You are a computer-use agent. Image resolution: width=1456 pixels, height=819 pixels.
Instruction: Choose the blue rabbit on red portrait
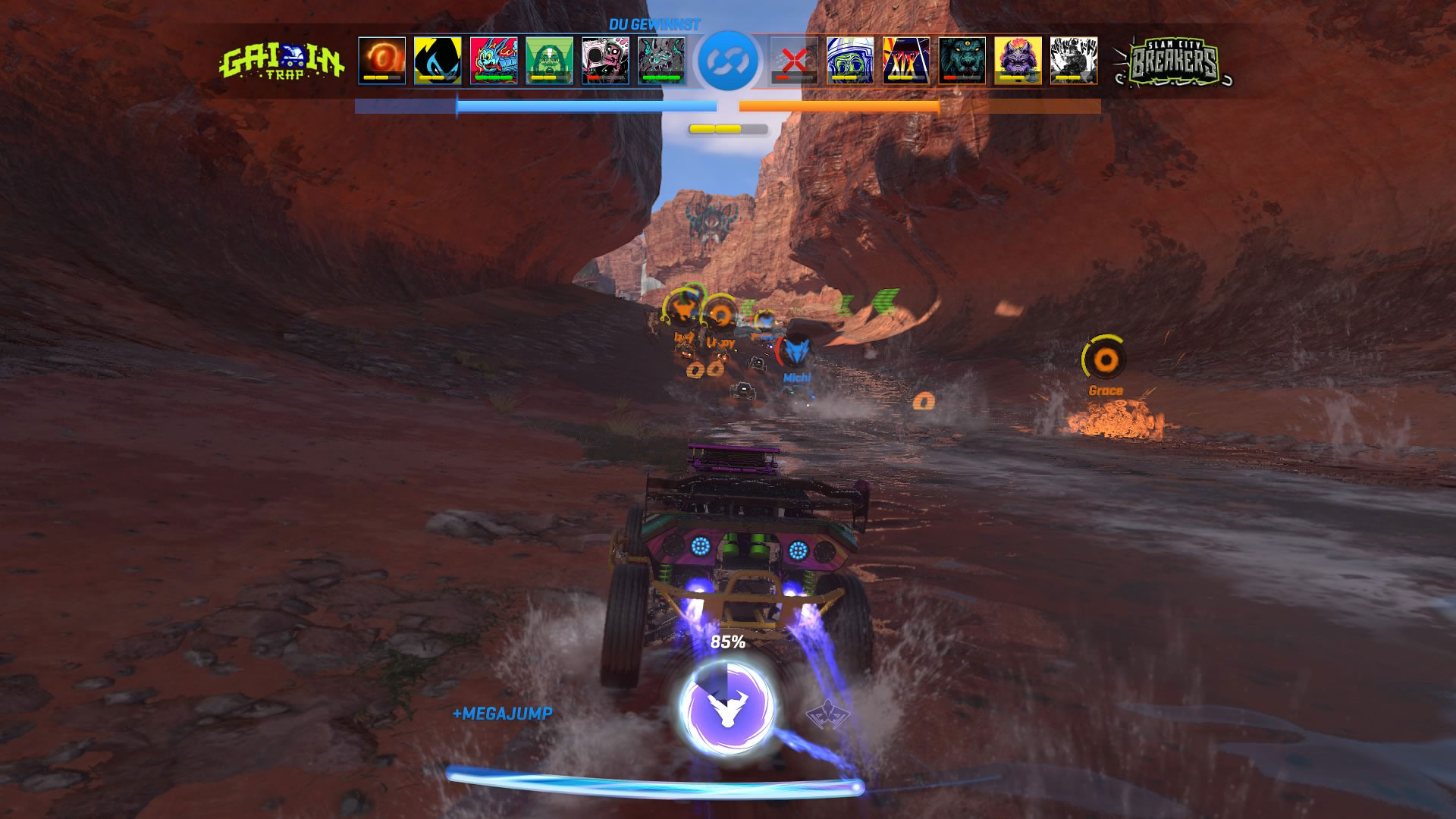[x=494, y=59]
